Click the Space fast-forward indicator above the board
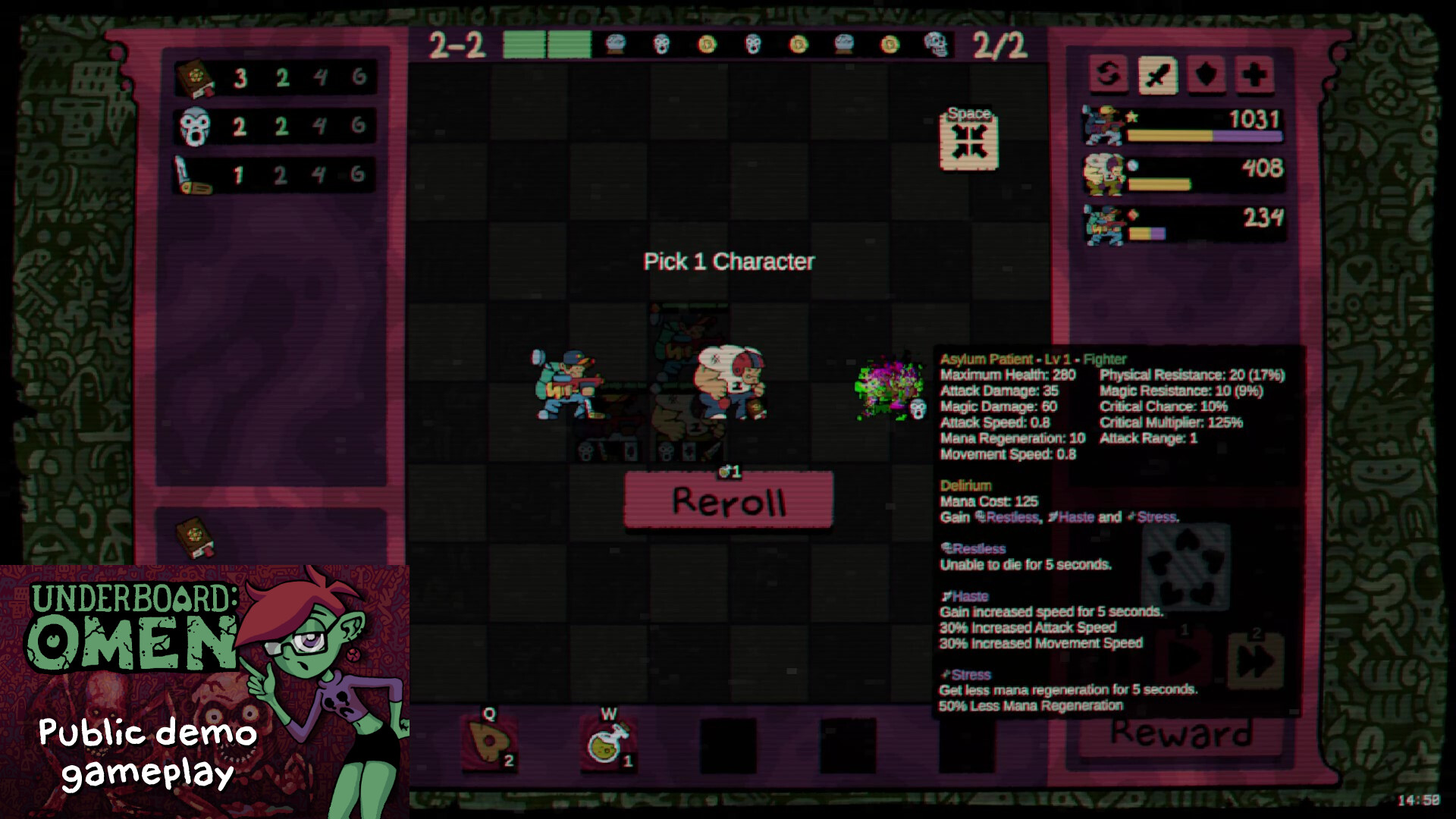The width and height of the screenshot is (1456, 819). (x=968, y=140)
